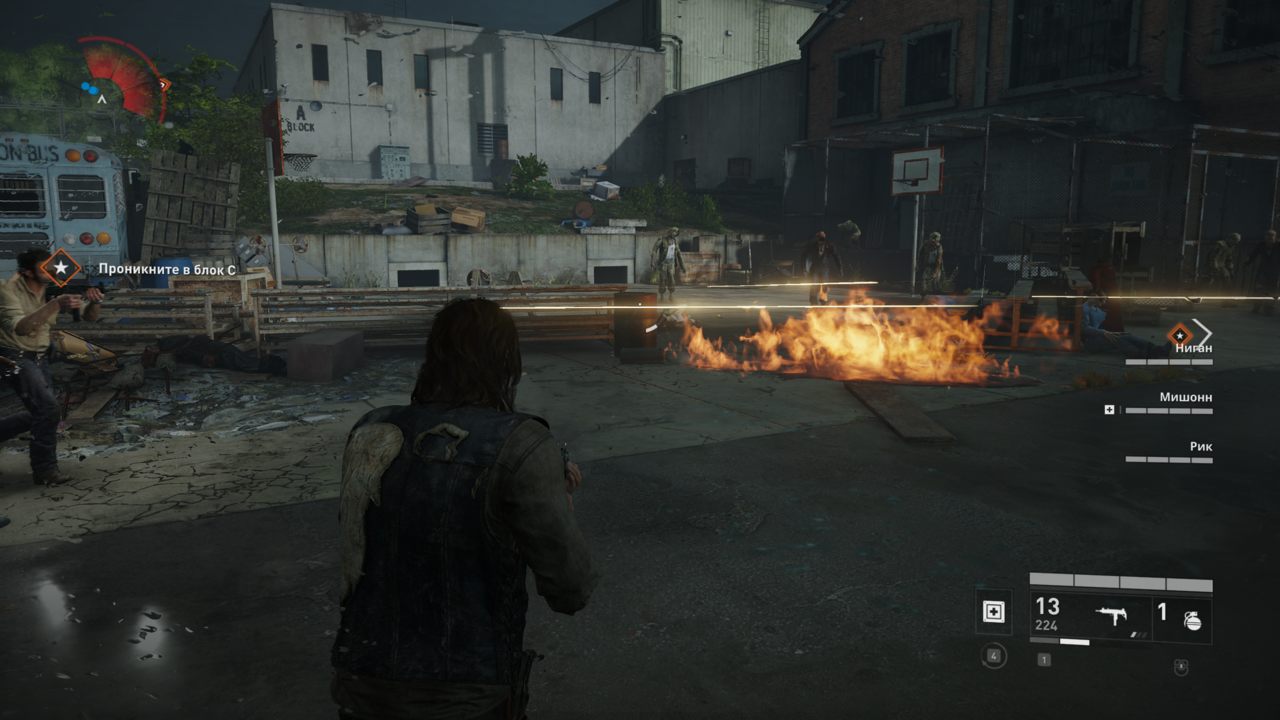Image resolution: width=1280 pixels, height=720 pixels.
Task: Select the medkit item slot
Action: coord(994,612)
